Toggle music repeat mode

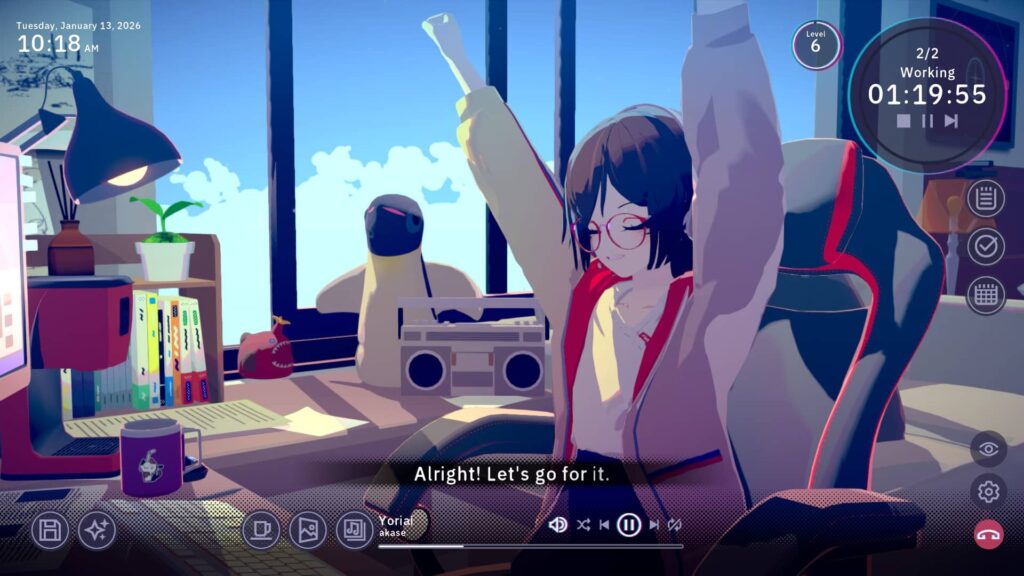click(675, 524)
